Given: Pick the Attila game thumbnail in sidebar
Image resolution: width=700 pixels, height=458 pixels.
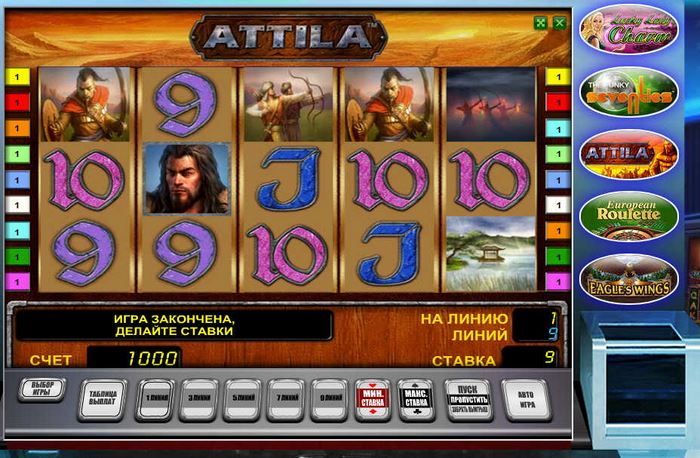Looking at the screenshot, I should pyautogui.click(x=630, y=154).
